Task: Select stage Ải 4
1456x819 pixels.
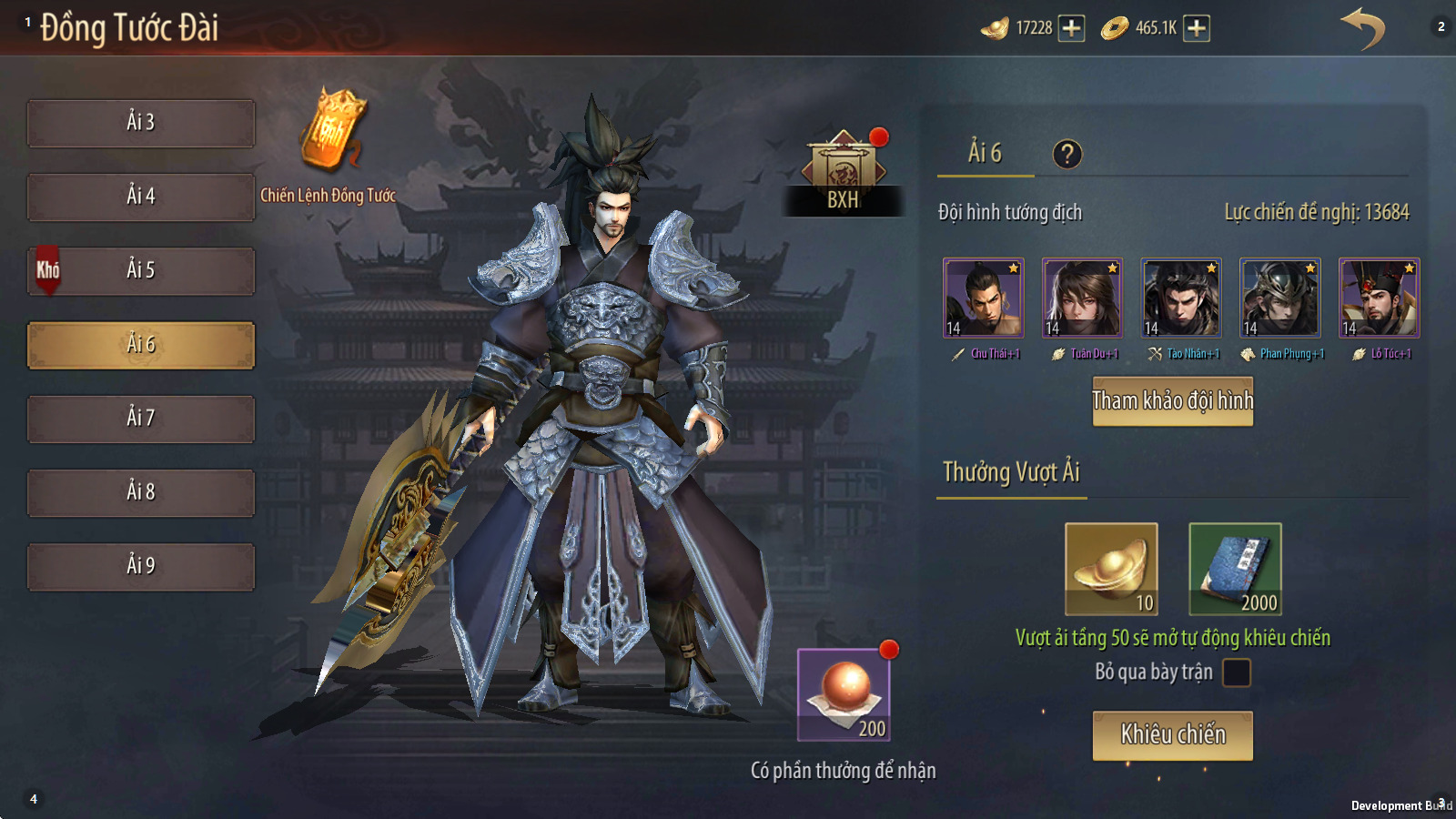Action: (141, 197)
